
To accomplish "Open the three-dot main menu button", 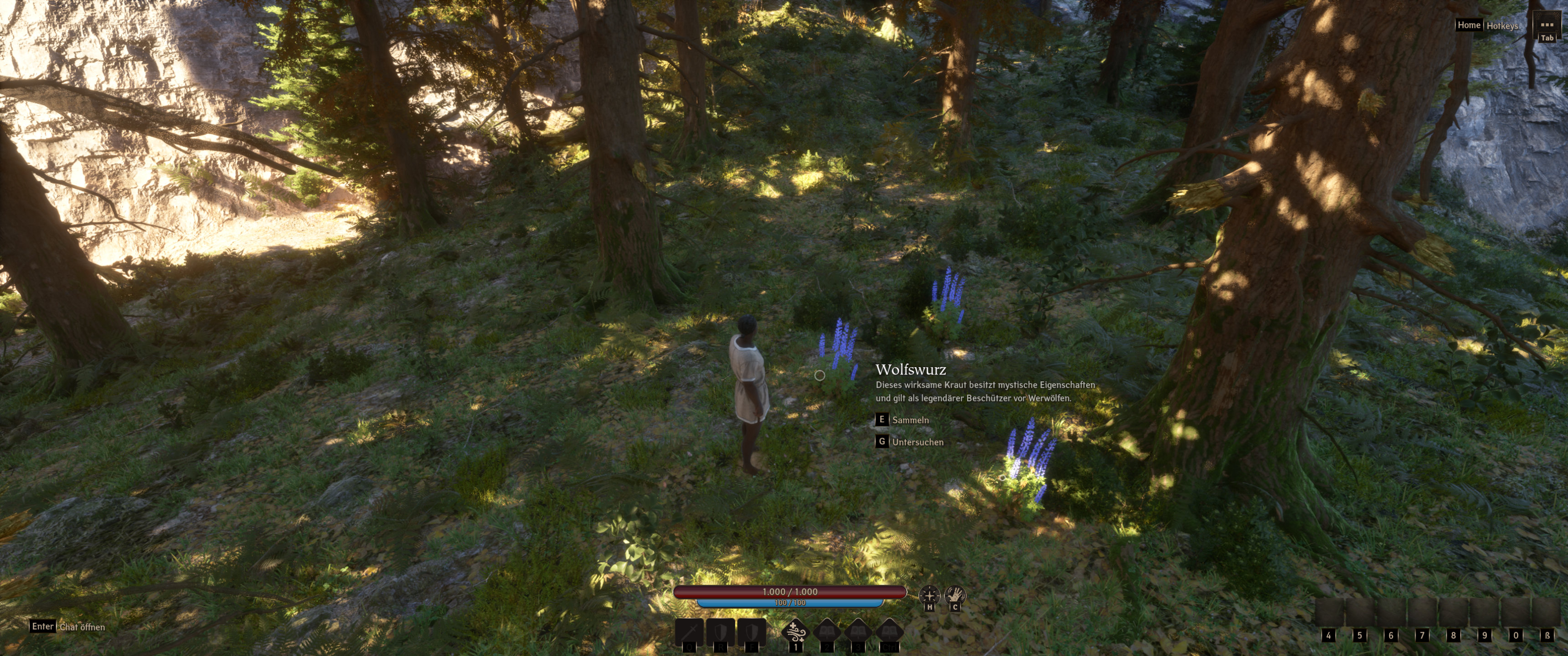I will point(1547,26).
